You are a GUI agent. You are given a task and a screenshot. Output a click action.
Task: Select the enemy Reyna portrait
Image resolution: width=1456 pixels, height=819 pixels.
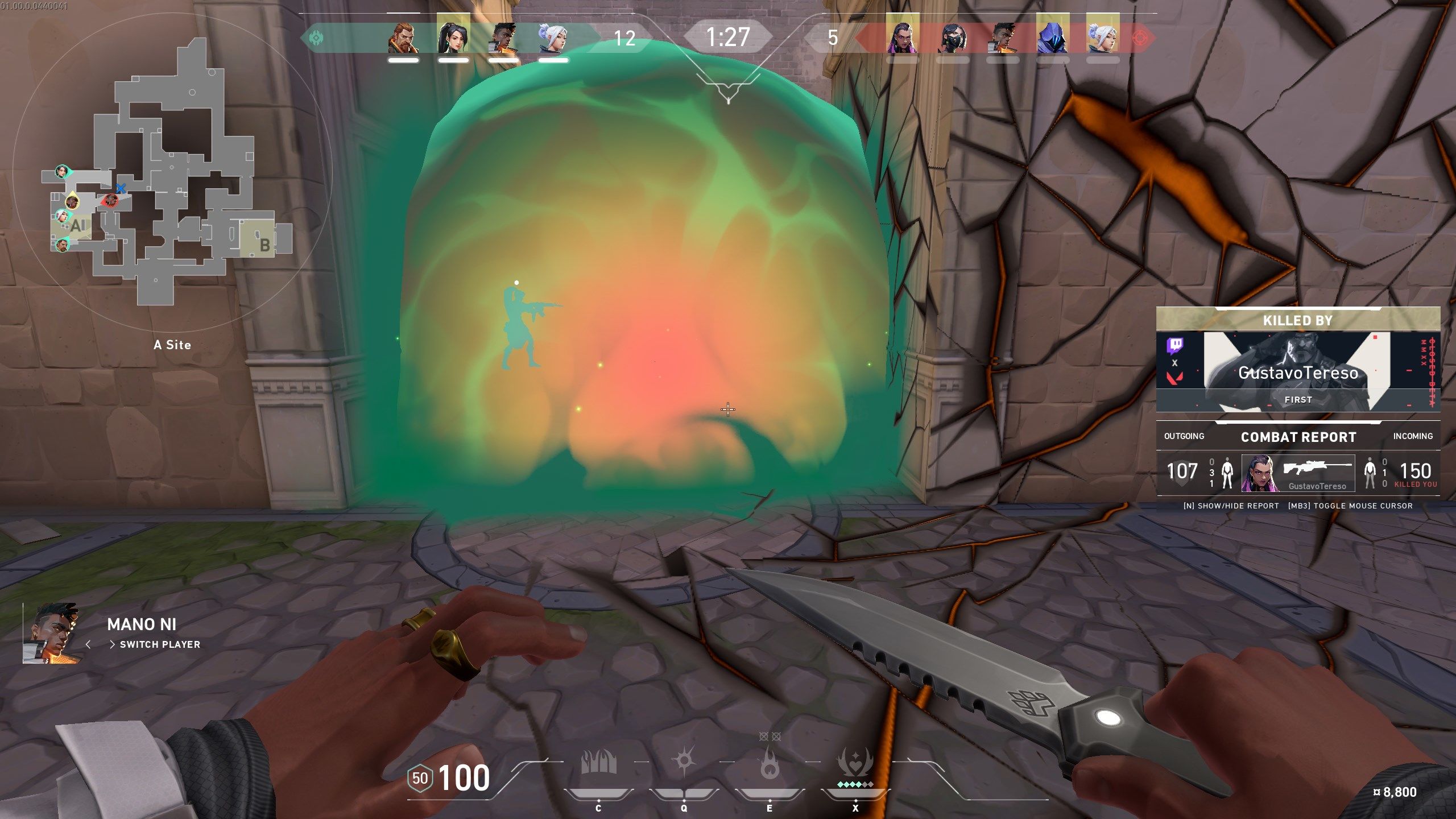(x=903, y=38)
